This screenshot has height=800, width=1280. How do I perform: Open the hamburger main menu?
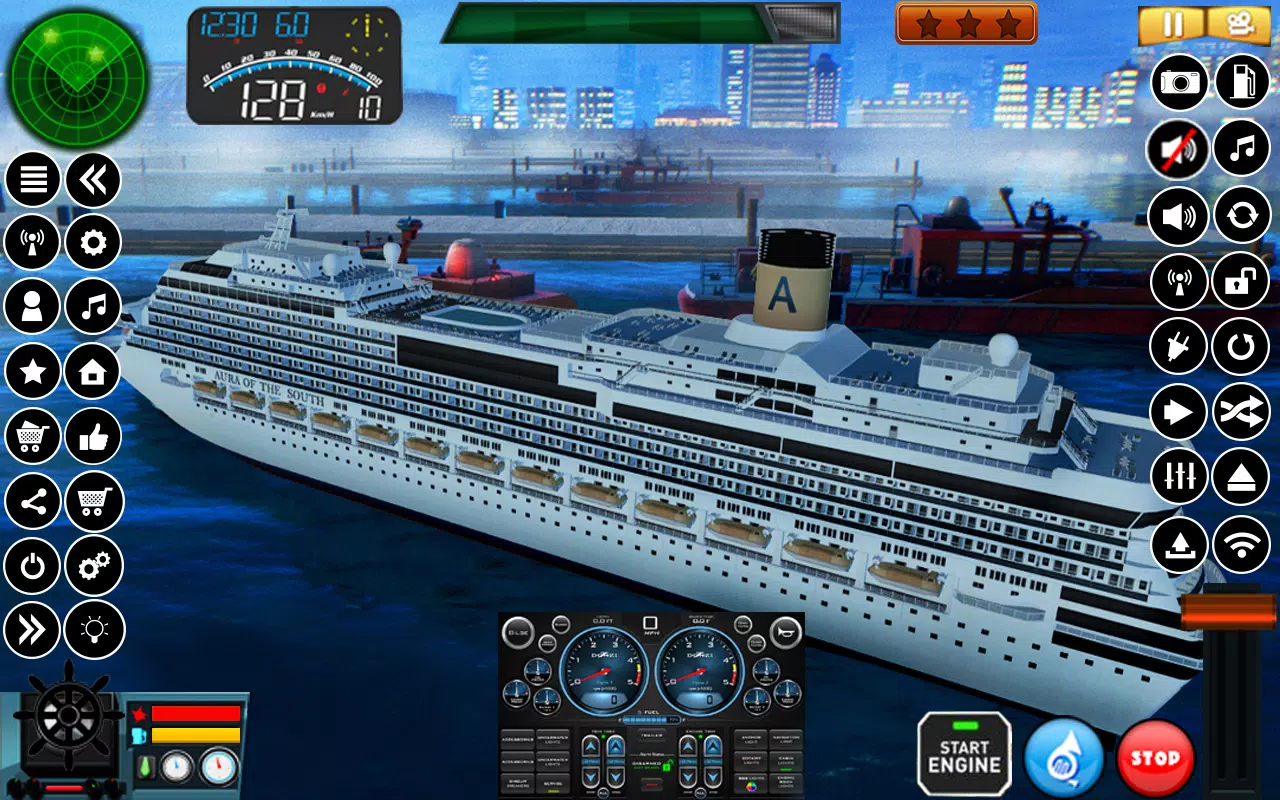tap(32, 177)
